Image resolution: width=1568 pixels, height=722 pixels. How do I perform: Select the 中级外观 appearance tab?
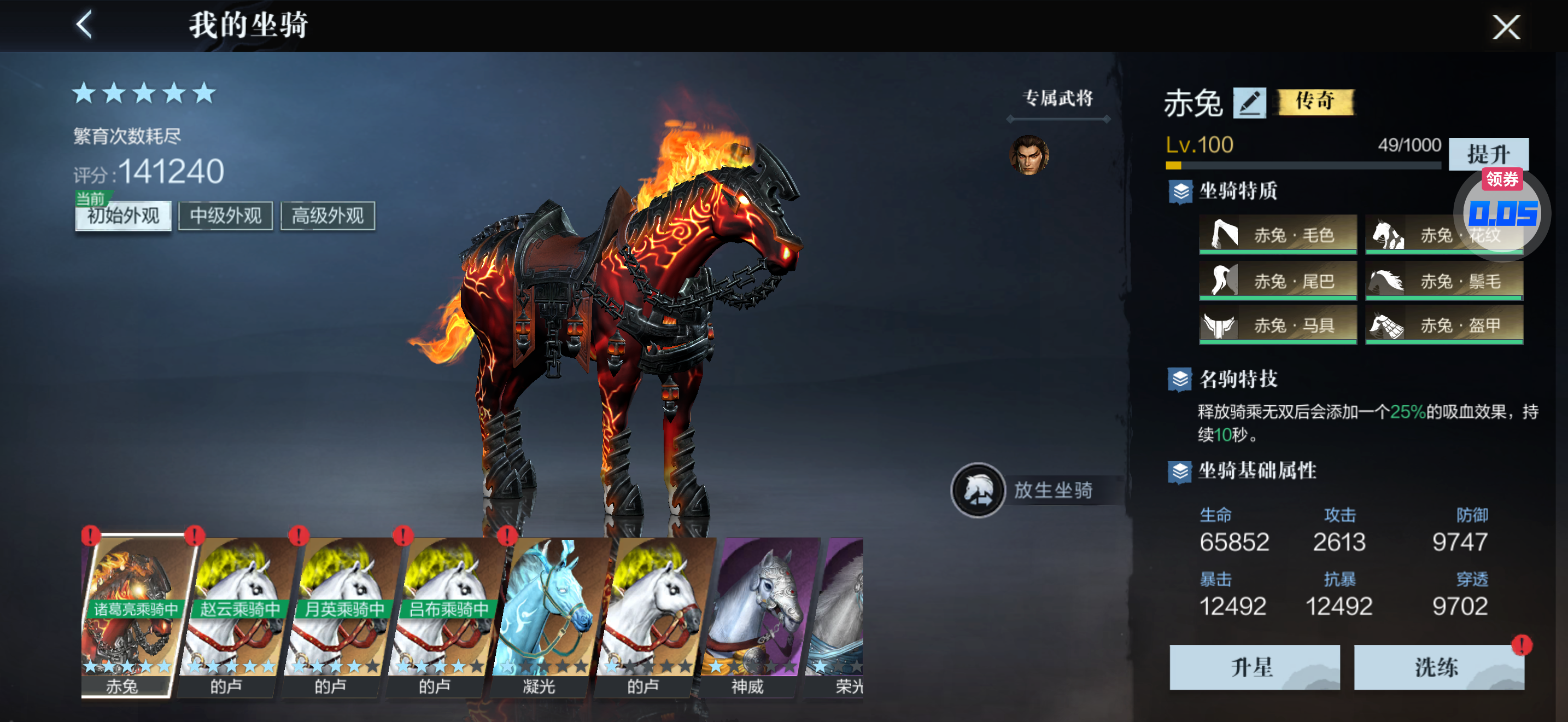(225, 216)
